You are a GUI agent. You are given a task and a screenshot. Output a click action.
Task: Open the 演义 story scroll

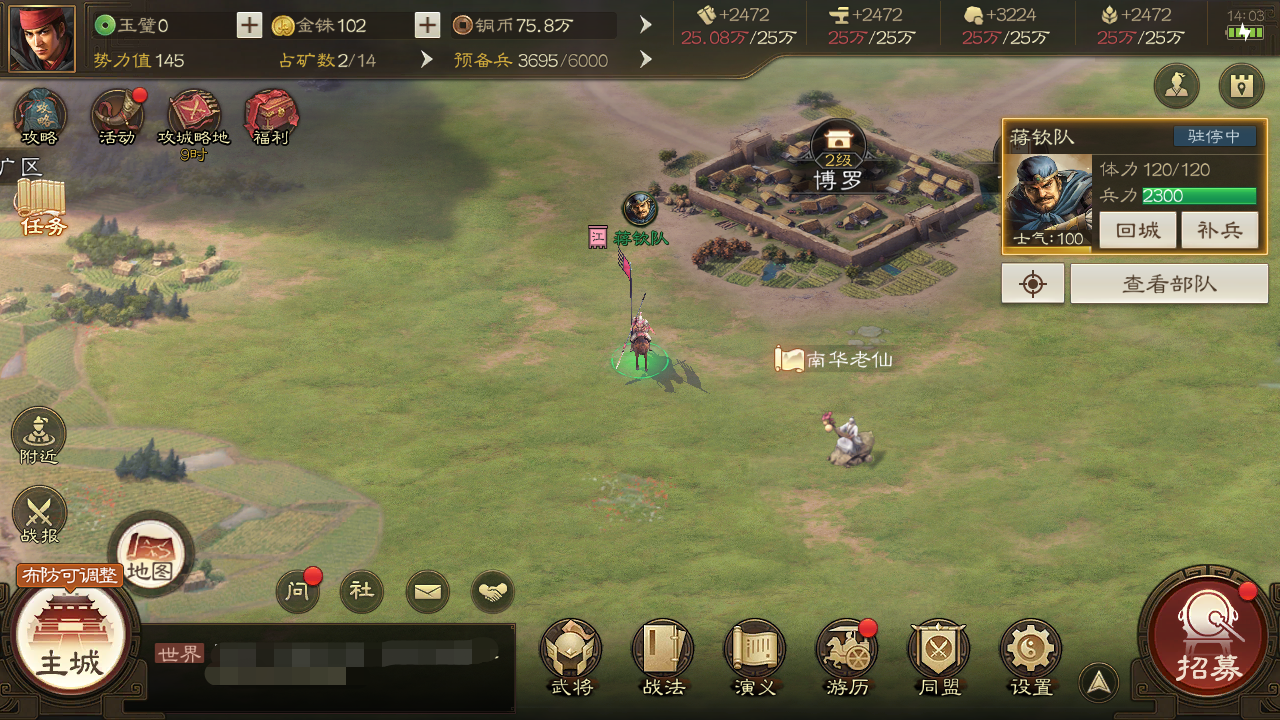pyautogui.click(x=755, y=655)
